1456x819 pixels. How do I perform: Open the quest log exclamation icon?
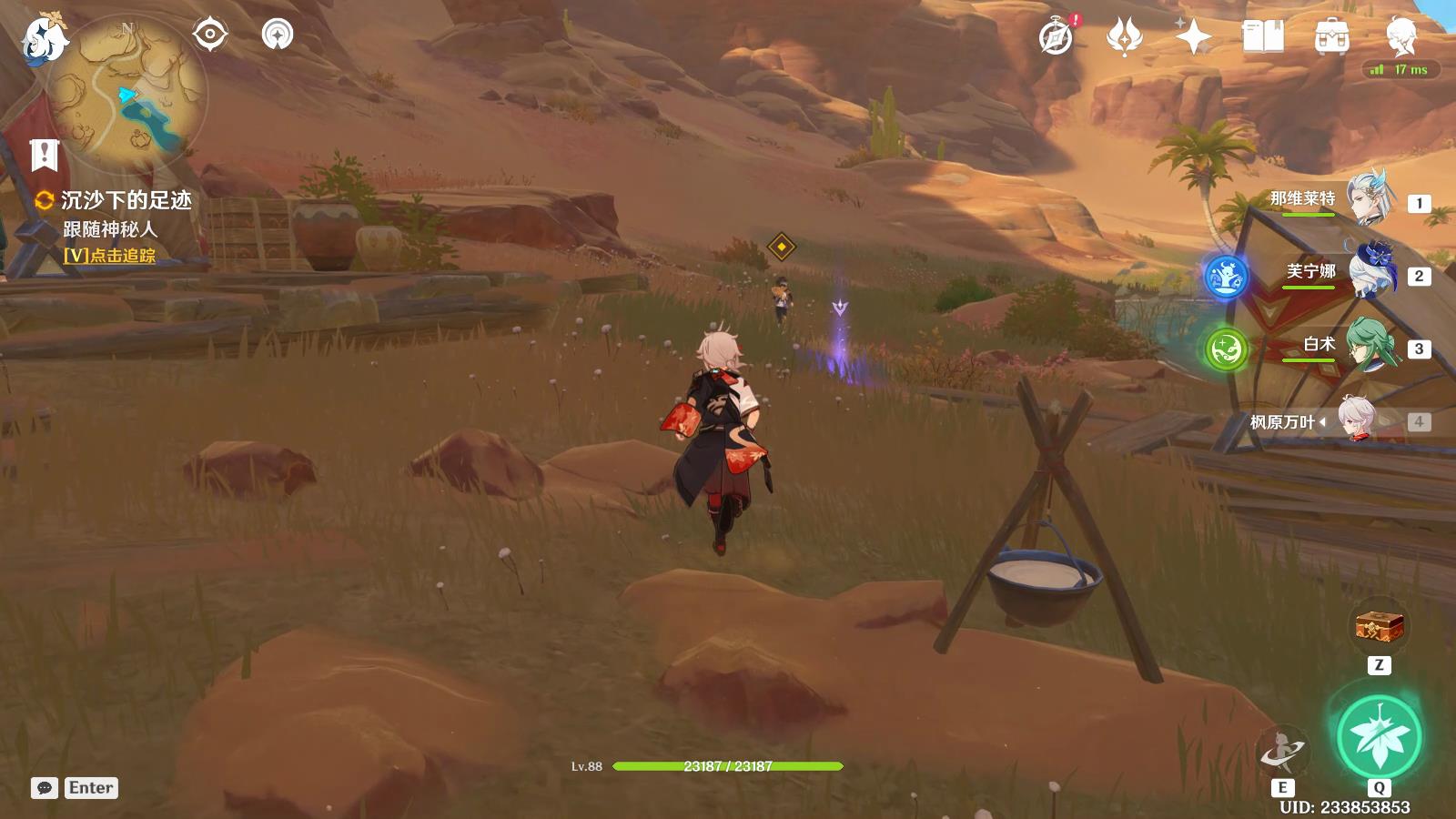click(44, 156)
